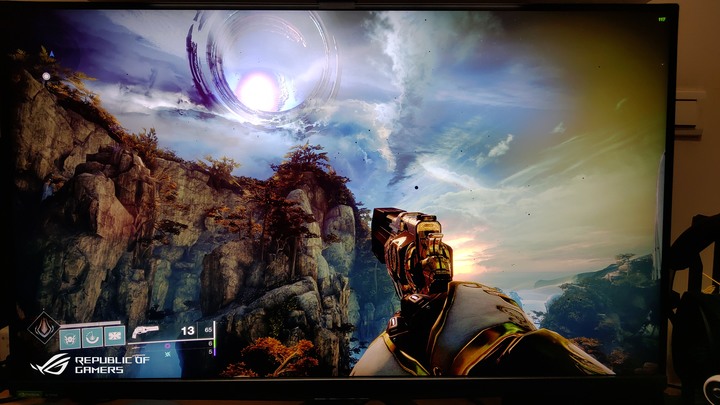
Task: Select the equipped hand cannon weapon icon
Action: pyautogui.click(x=146, y=331)
